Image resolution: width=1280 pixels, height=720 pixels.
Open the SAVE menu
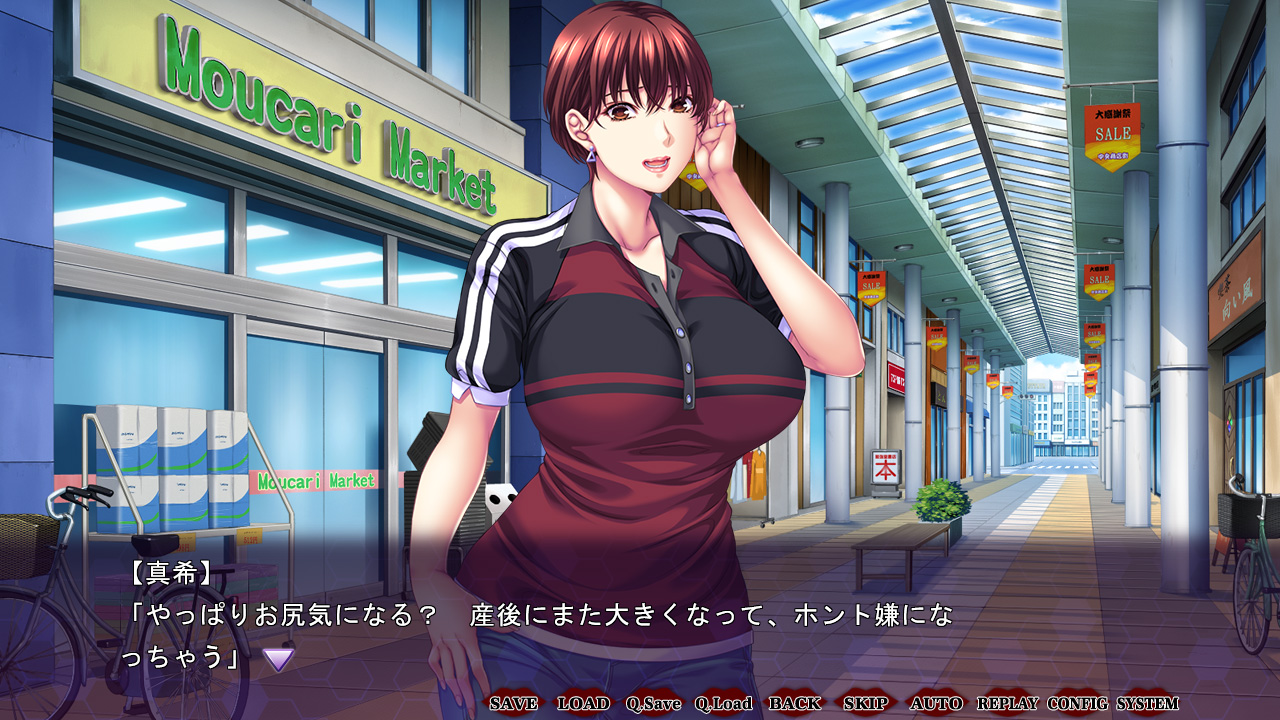pyautogui.click(x=513, y=703)
